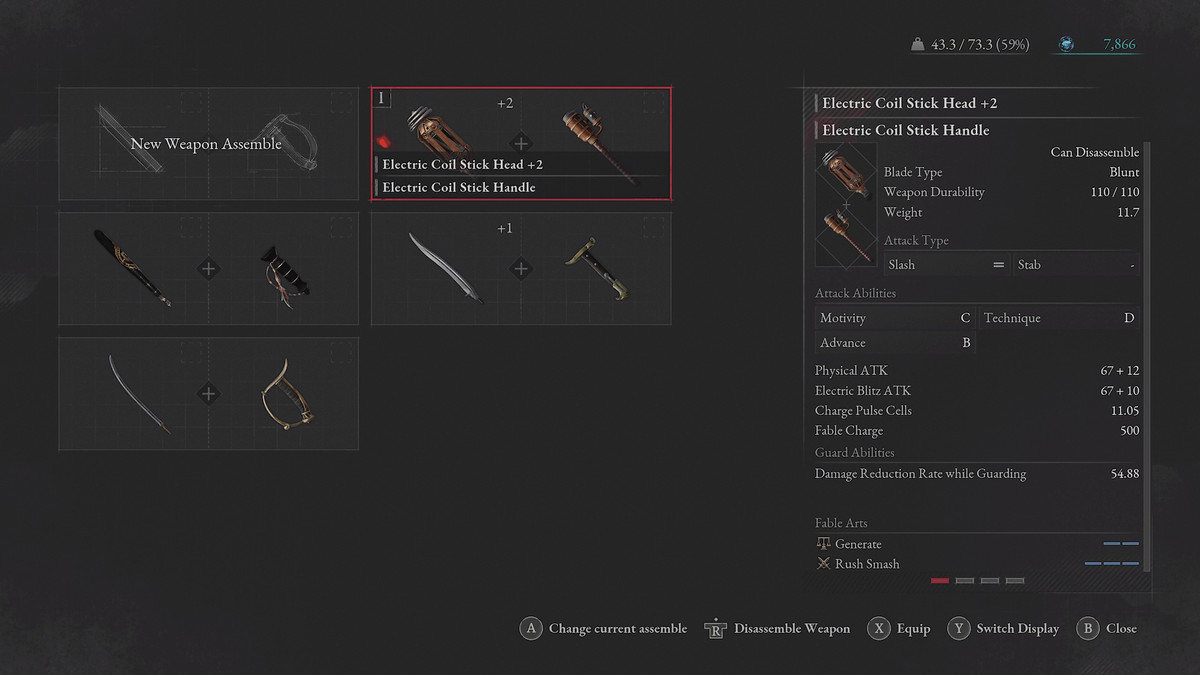Viewport: 1200px width, 675px height.
Task: Click the weapon thumbnail in details panel
Action: [846, 205]
